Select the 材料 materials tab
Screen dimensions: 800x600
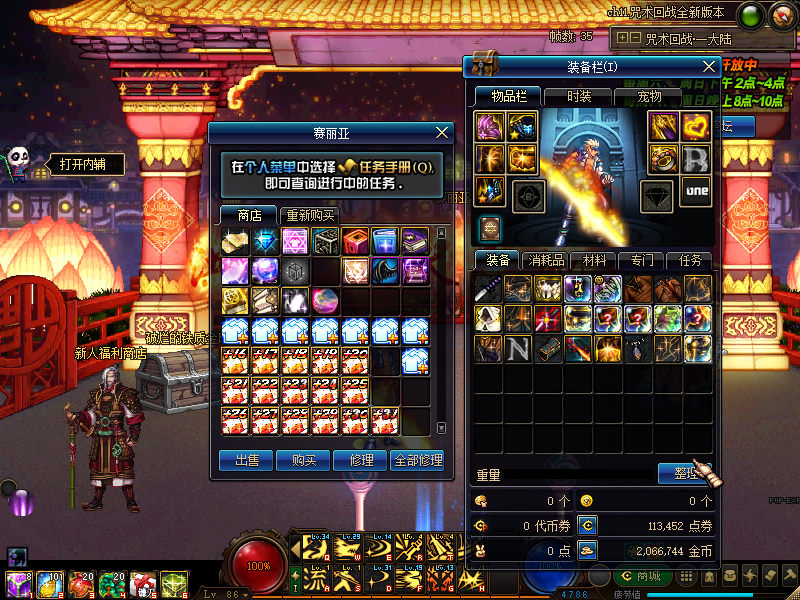[594, 260]
